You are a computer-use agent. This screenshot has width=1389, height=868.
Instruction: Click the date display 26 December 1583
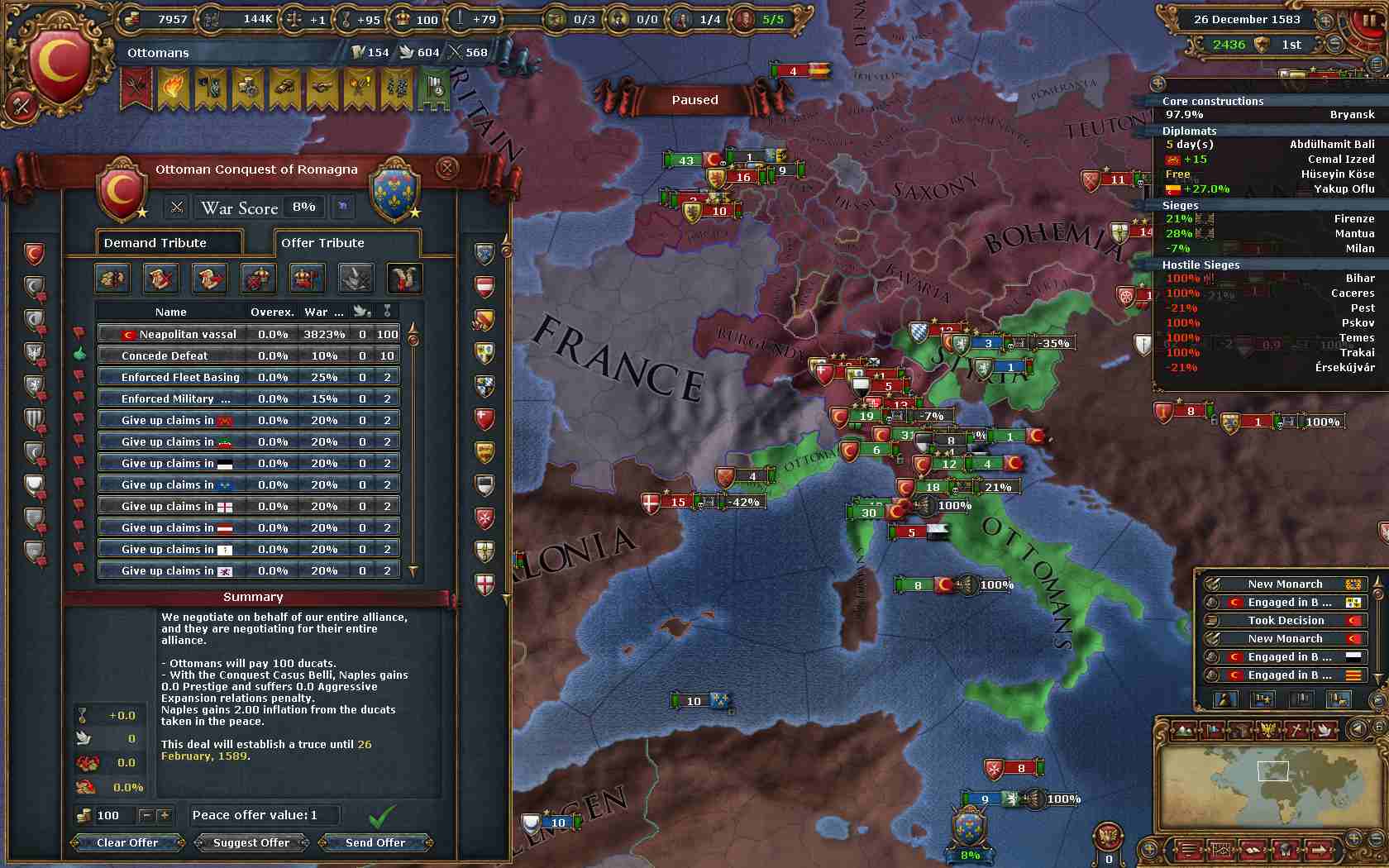click(x=1247, y=19)
